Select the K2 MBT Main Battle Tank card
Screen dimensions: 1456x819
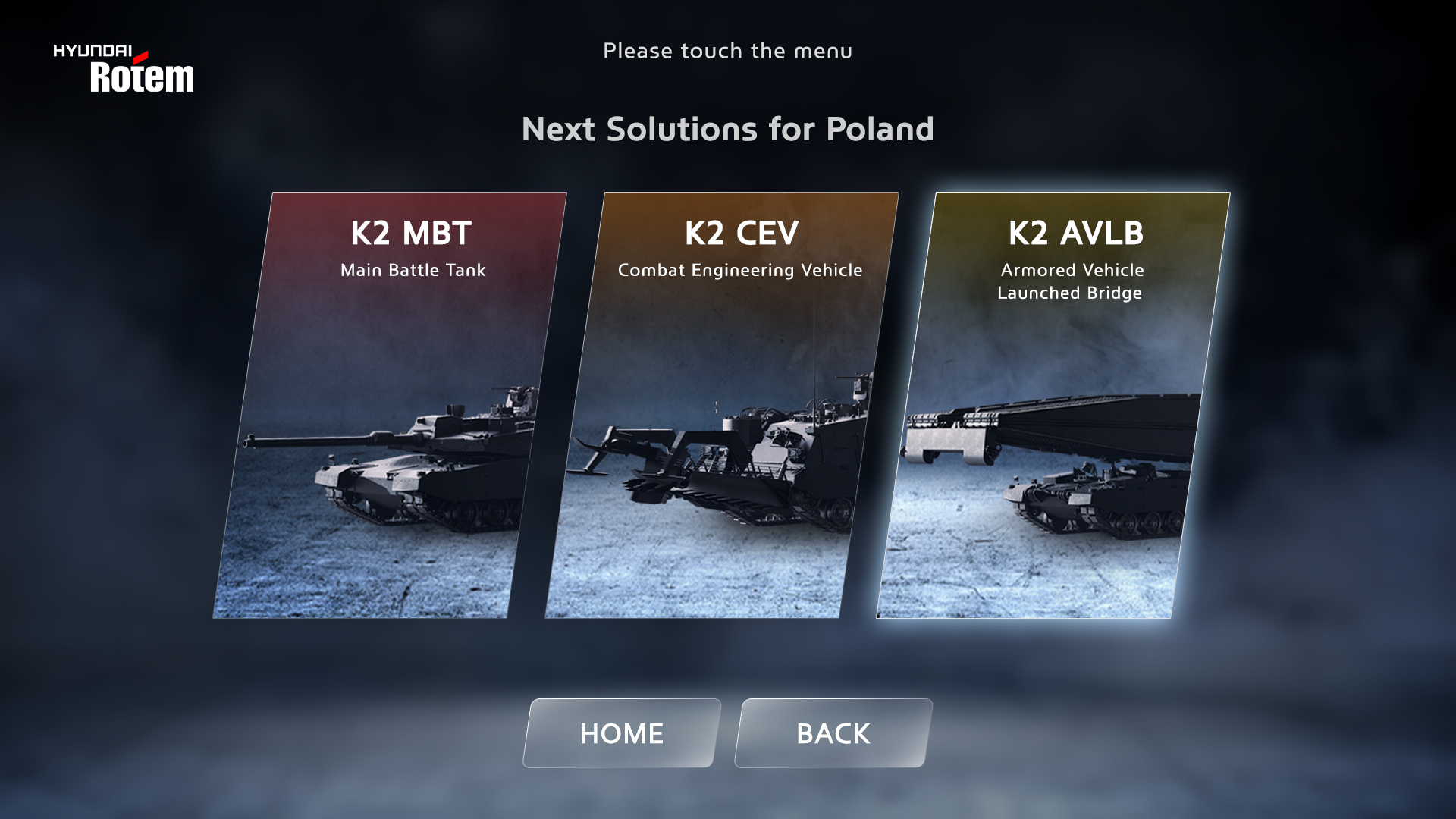click(390, 405)
